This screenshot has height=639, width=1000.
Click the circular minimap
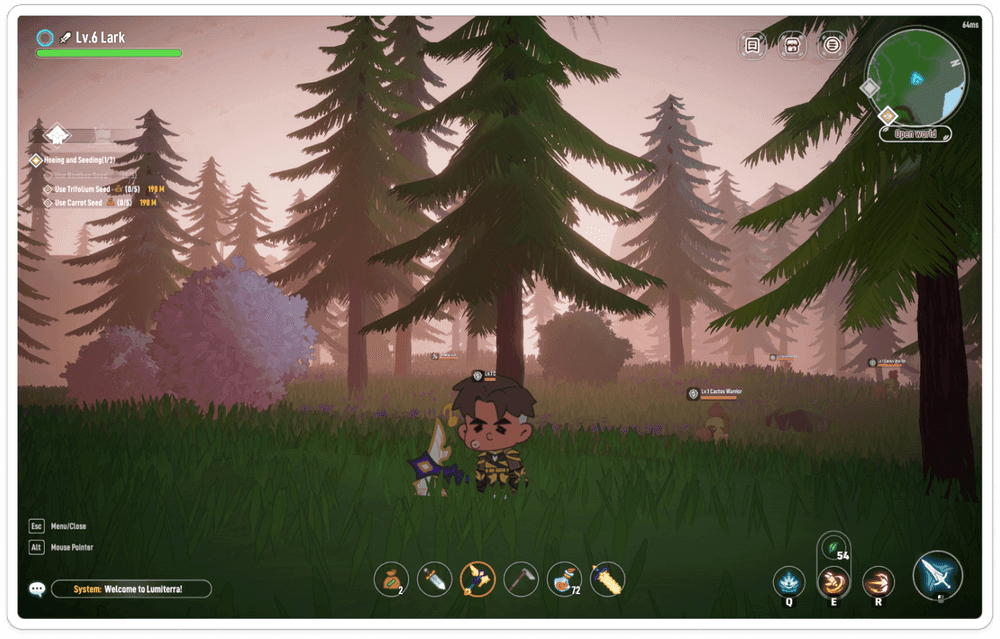click(915, 77)
